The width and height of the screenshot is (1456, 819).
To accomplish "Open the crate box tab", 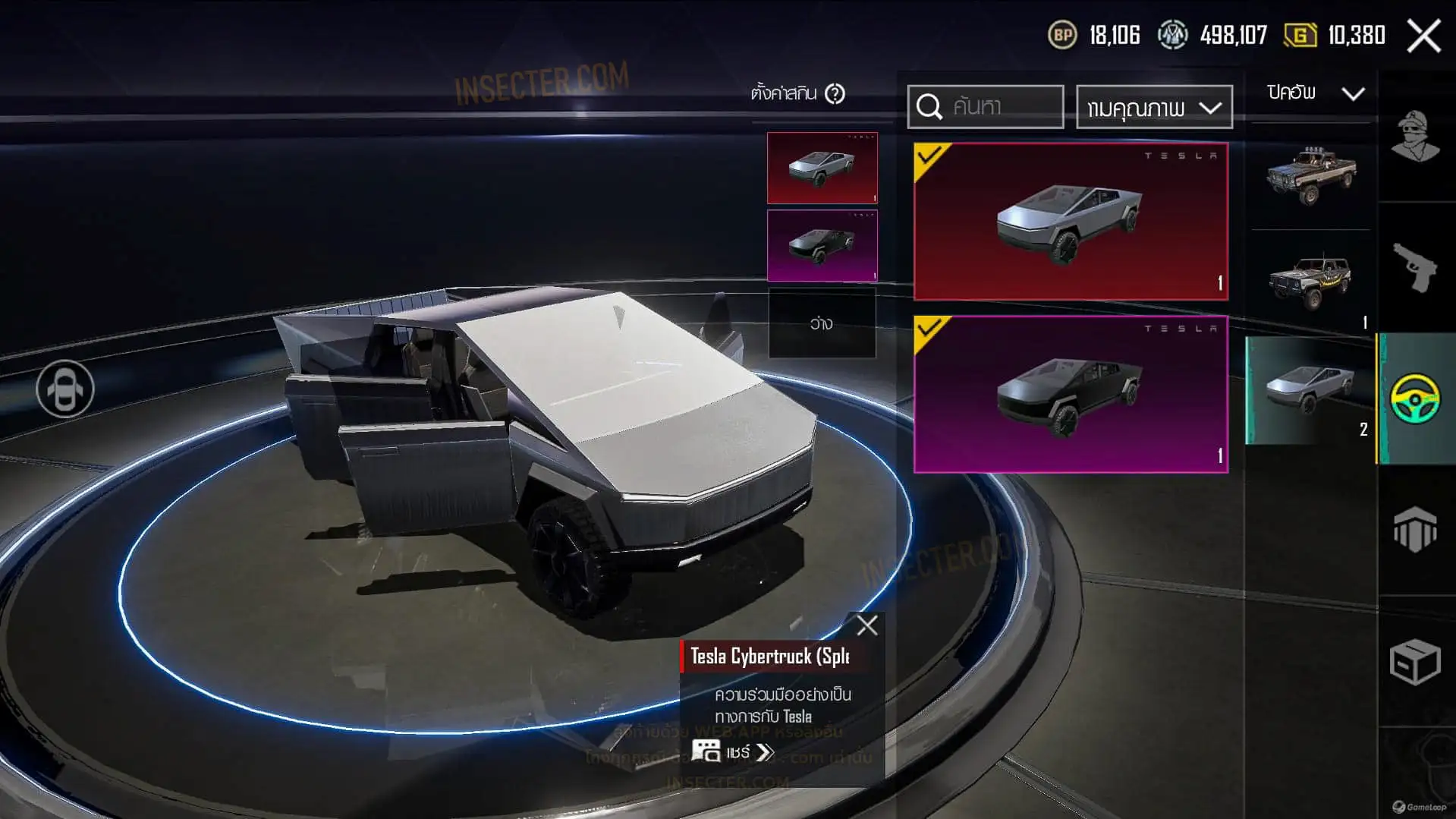I will 1415,661.
